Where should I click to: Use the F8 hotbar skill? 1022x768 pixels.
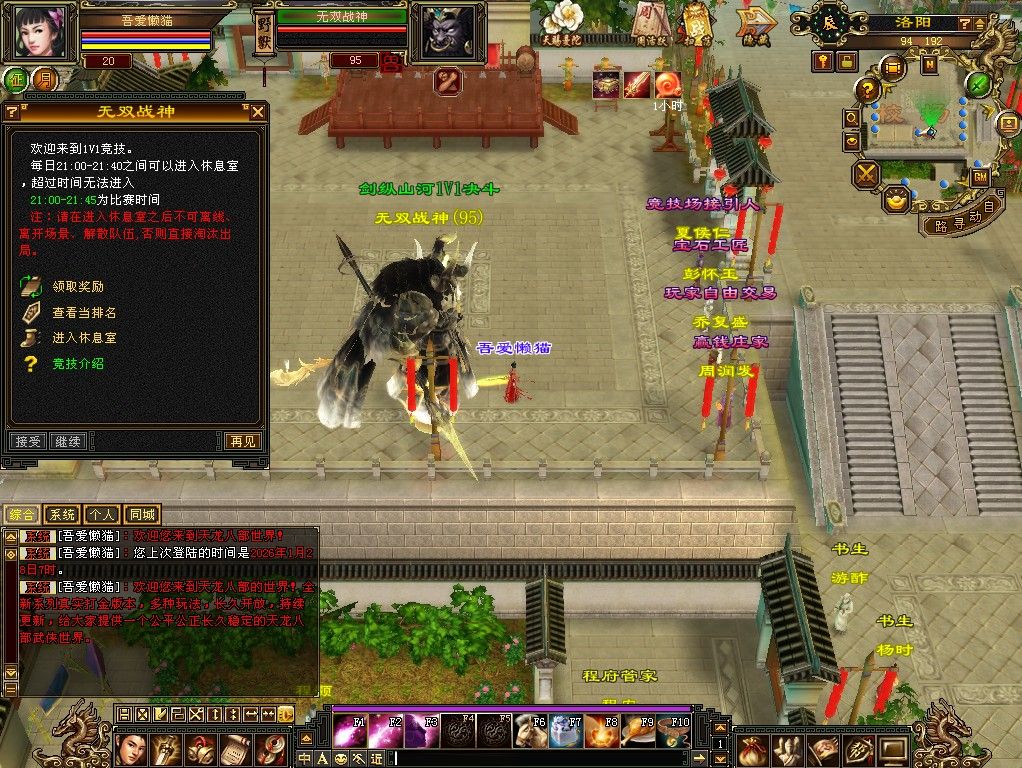click(x=601, y=731)
